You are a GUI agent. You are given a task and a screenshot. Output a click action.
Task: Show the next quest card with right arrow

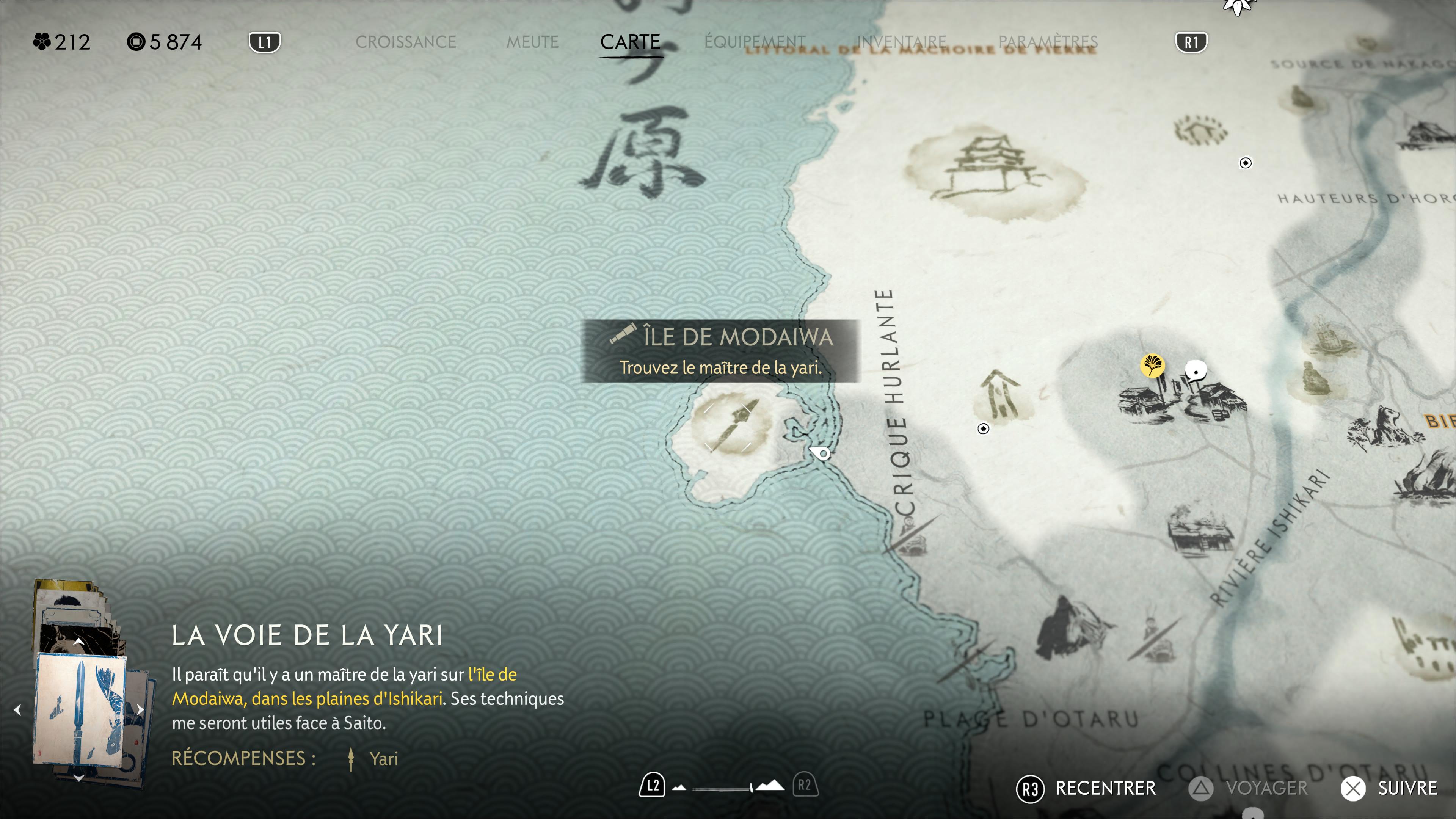pos(140,709)
